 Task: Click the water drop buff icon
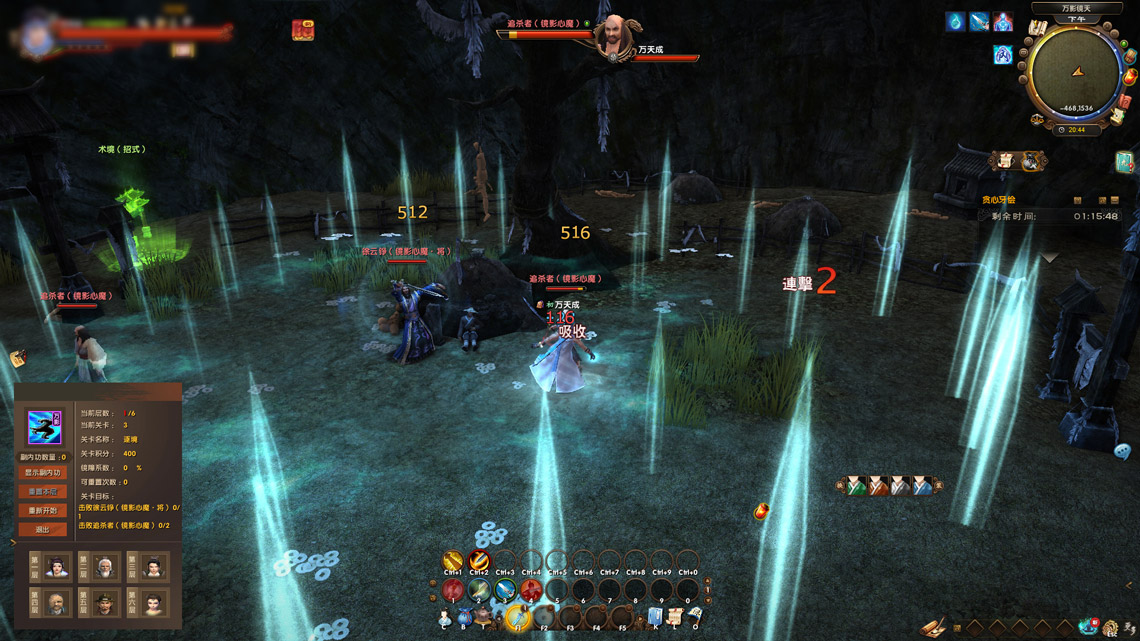click(956, 22)
